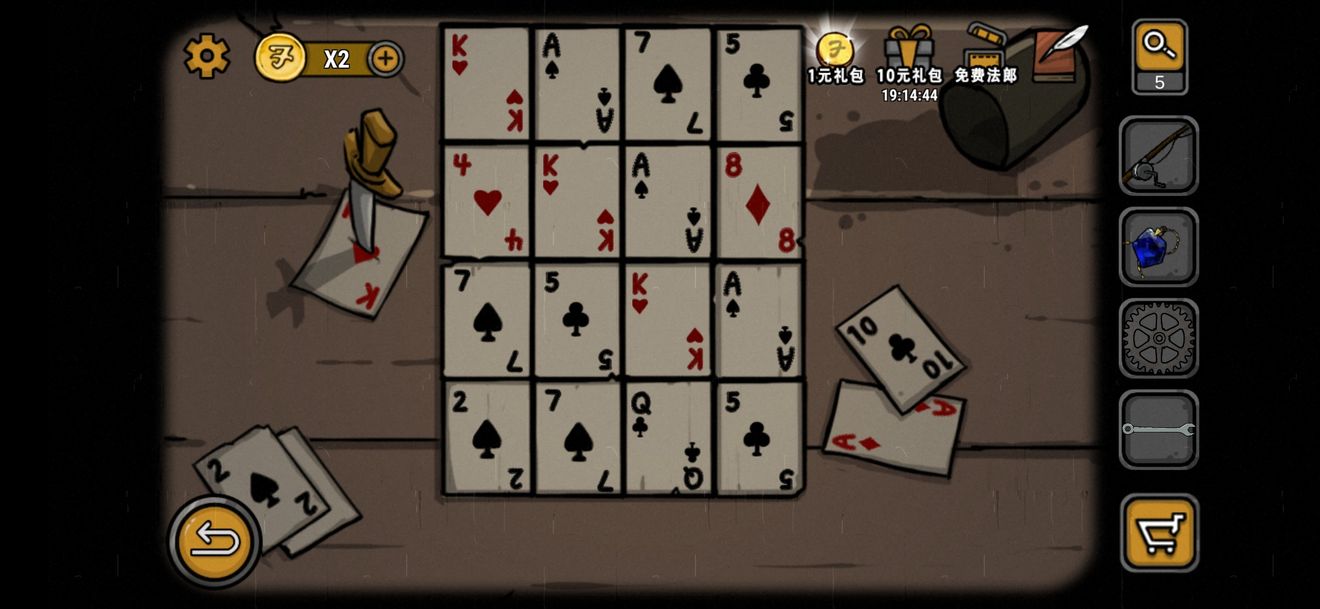Image resolution: width=1320 pixels, height=609 pixels.
Task: Claim the 免费法郎 free reward
Action: pos(985,56)
